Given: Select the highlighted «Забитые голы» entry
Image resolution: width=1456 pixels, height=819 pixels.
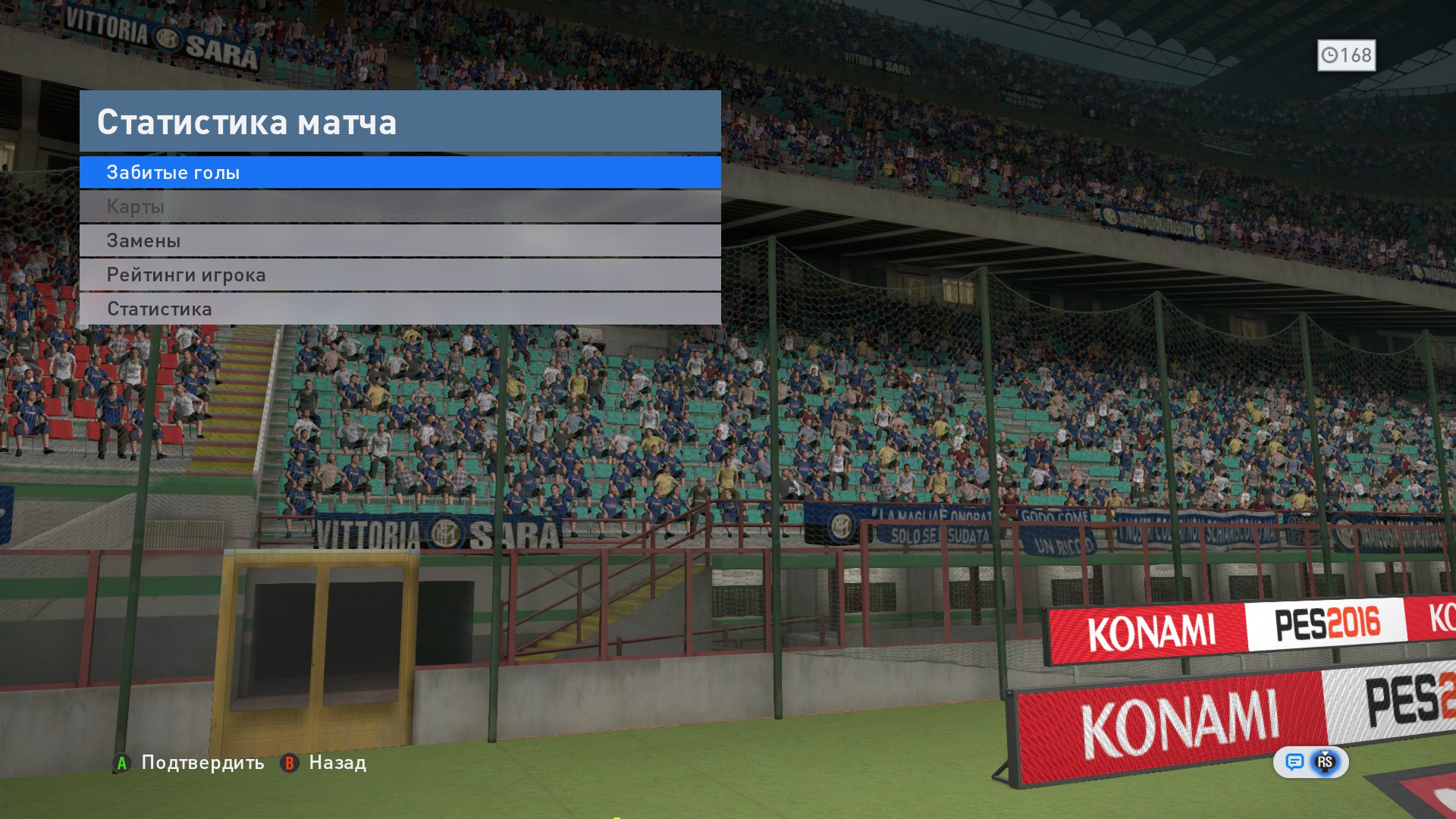Looking at the screenshot, I should click(400, 172).
